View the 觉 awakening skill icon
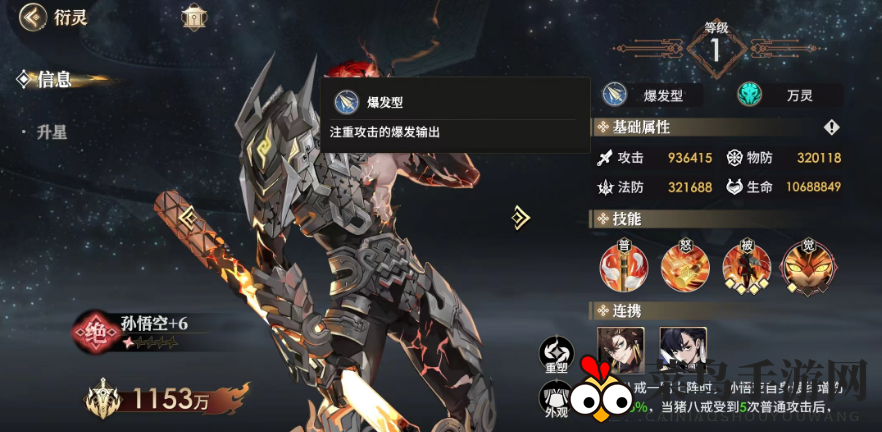Image resolution: width=882 pixels, height=432 pixels. click(x=808, y=264)
